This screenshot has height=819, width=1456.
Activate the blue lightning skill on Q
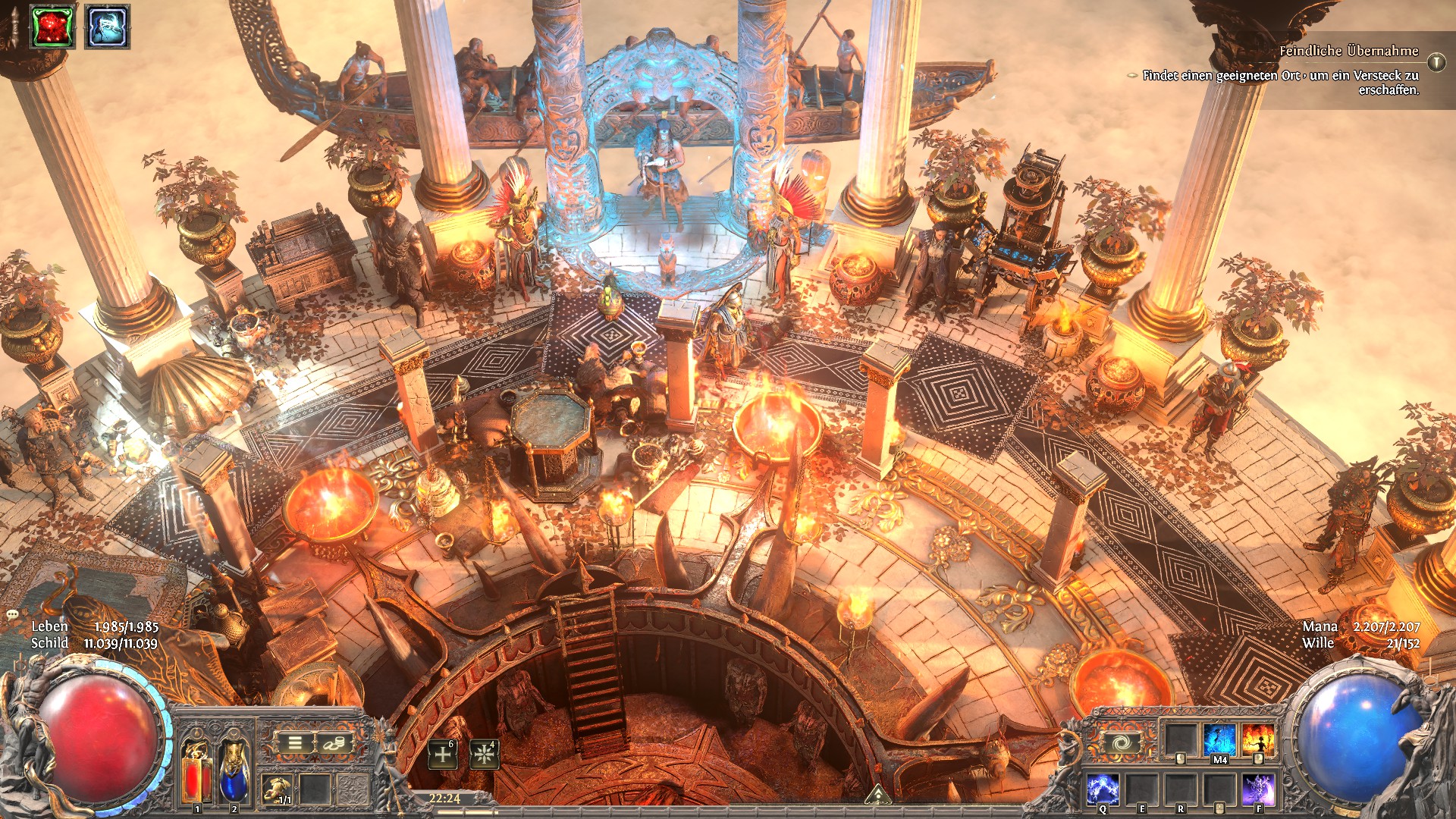tap(1103, 789)
